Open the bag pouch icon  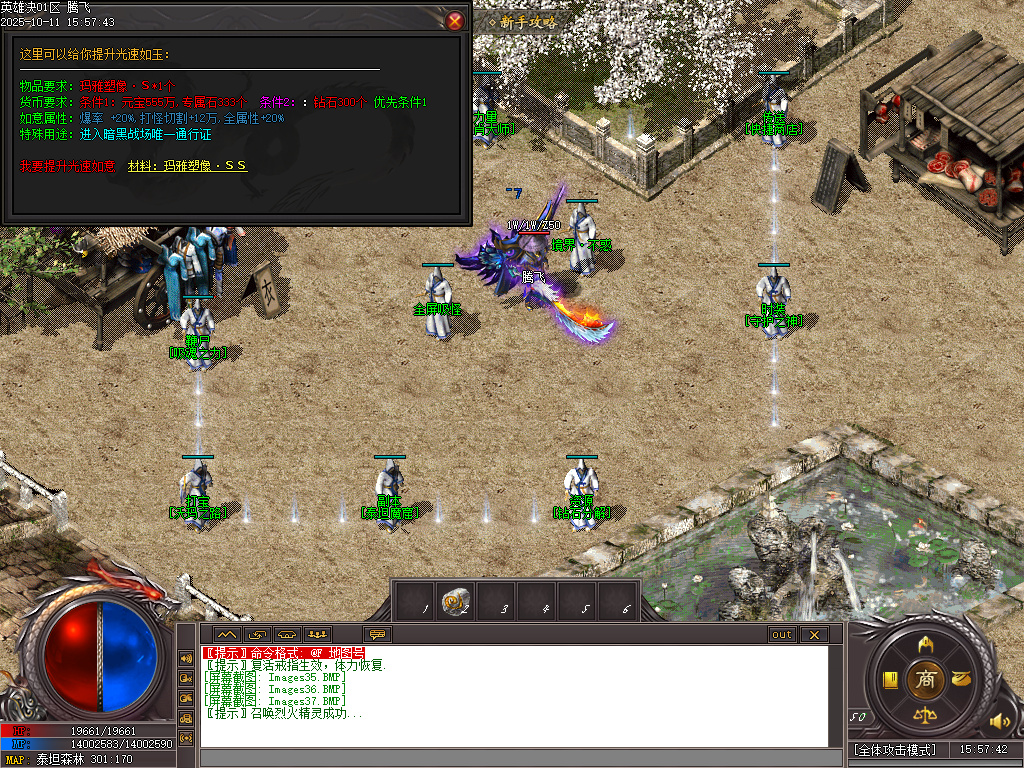click(x=962, y=679)
